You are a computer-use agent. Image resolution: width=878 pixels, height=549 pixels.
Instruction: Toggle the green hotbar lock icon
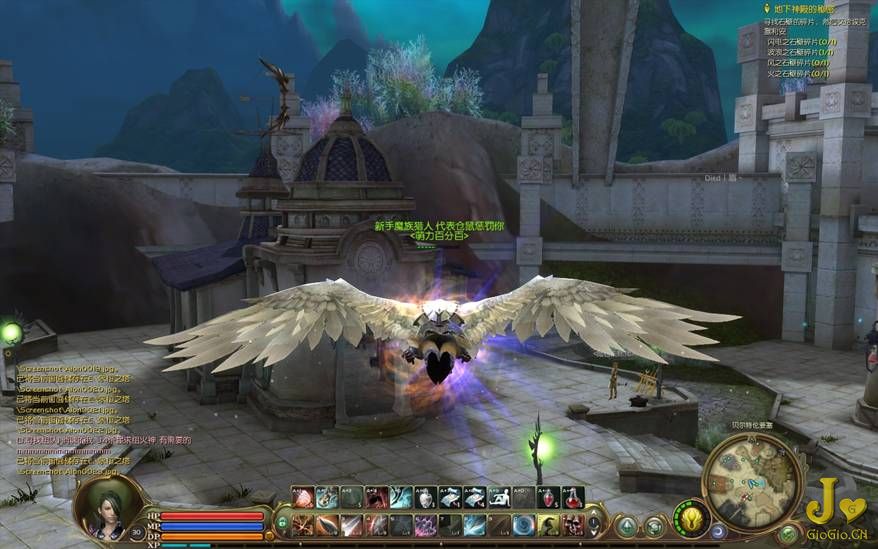pyautogui.click(x=281, y=522)
